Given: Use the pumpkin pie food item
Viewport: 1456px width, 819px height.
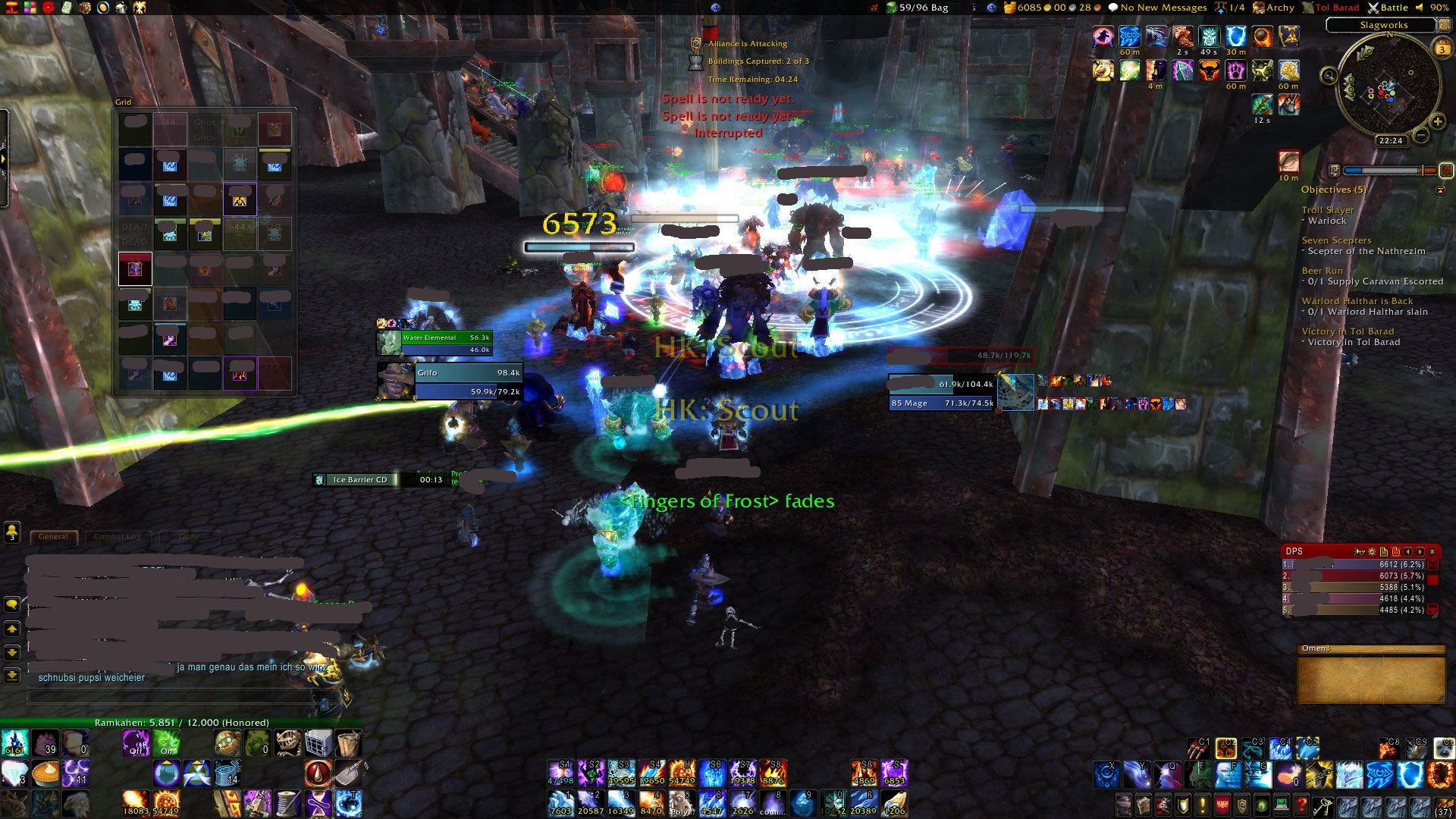Looking at the screenshot, I should pos(45,773).
